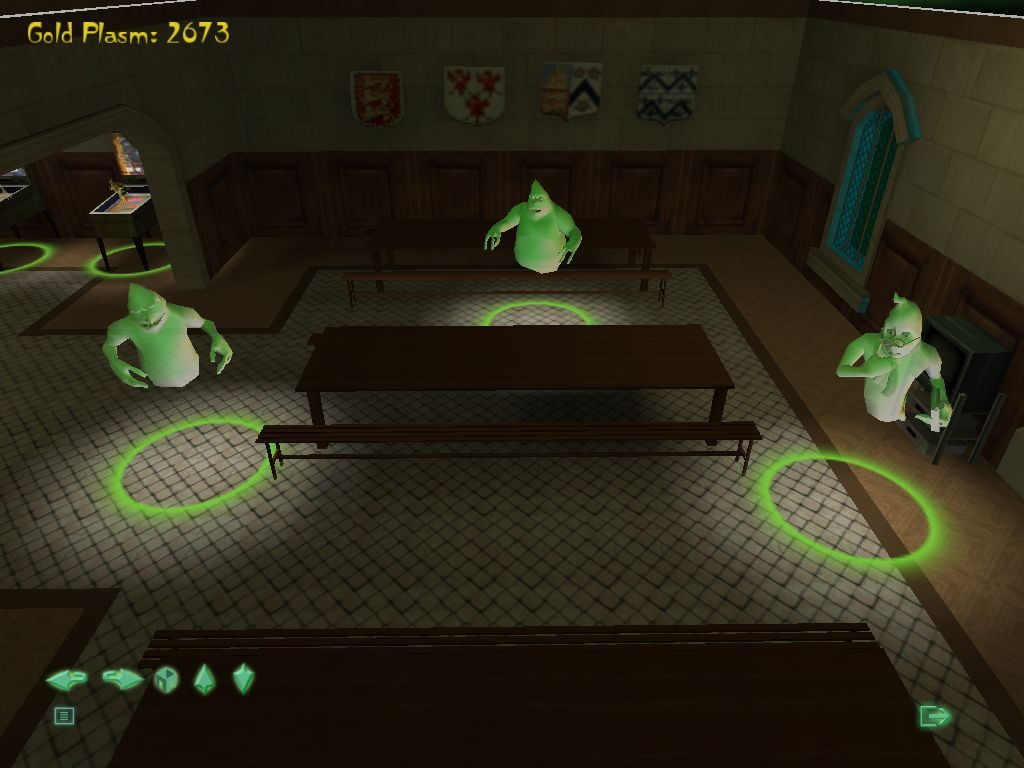Rotate the camera right with the right arrow
The image size is (1024, 768).
tap(123, 680)
